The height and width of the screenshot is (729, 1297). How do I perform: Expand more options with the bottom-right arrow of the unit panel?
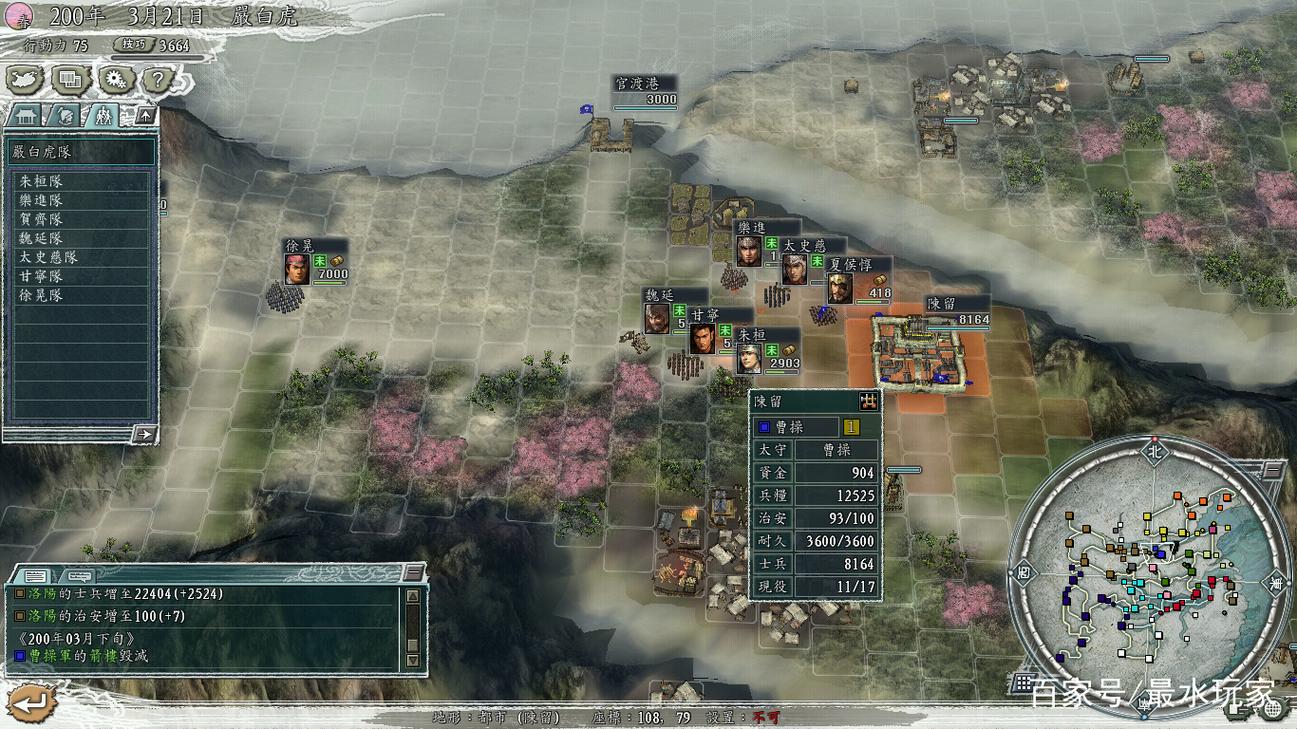[x=144, y=434]
